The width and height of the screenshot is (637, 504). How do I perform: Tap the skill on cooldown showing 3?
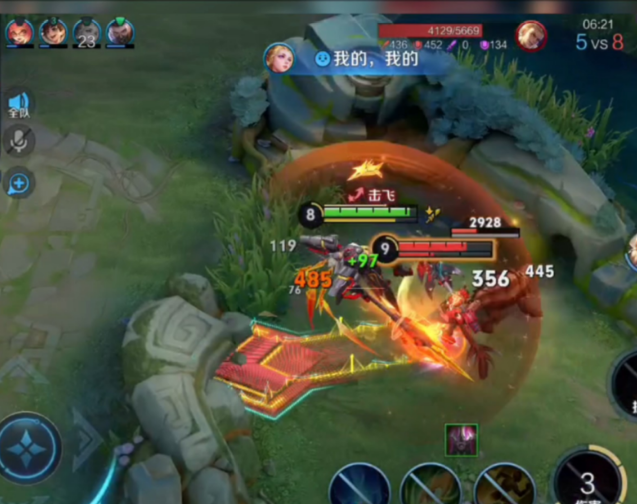589,478
